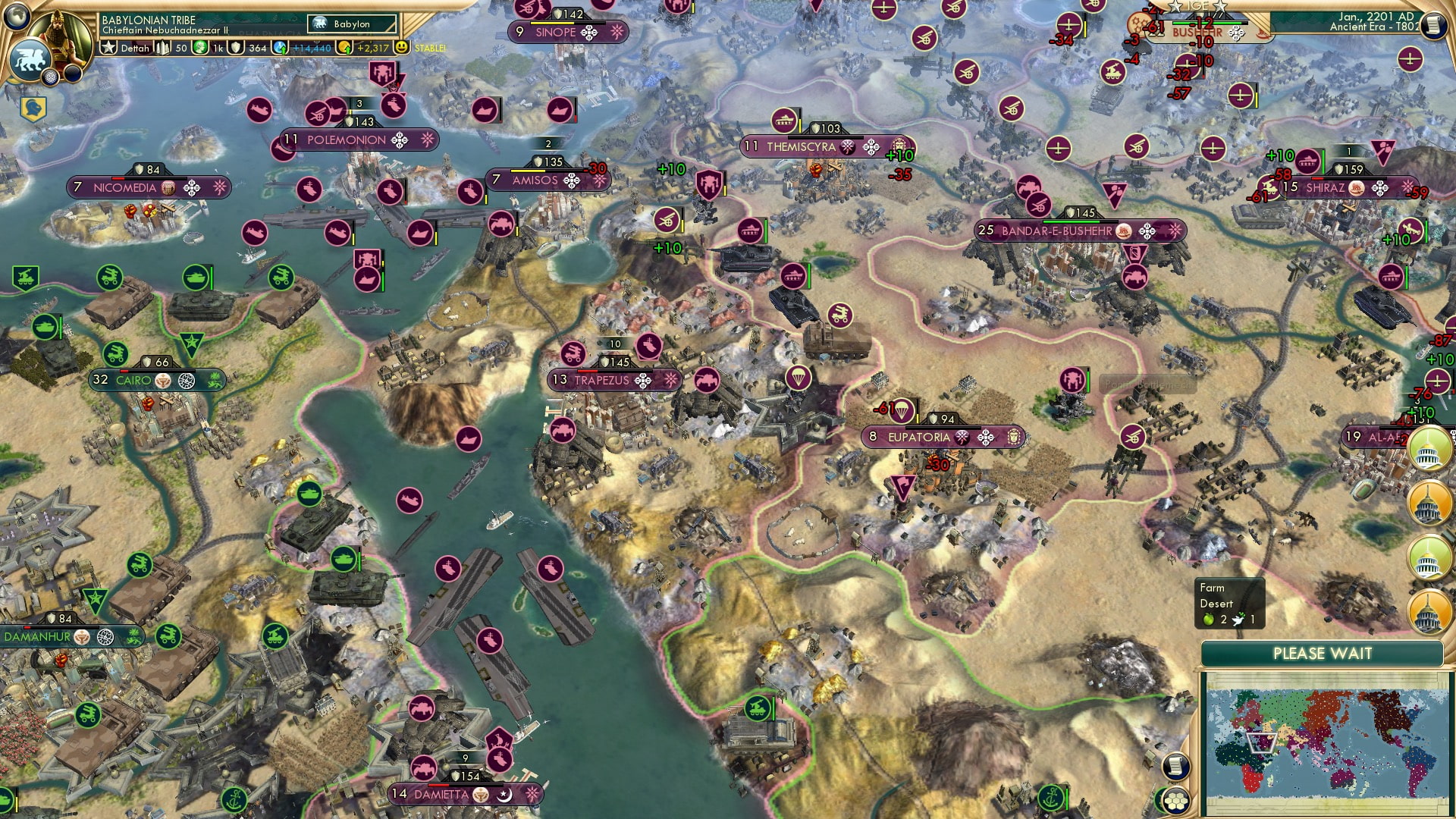Click the yellow knight helmet shield icon
Image resolution: width=1456 pixels, height=819 pixels.
(x=33, y=109)
